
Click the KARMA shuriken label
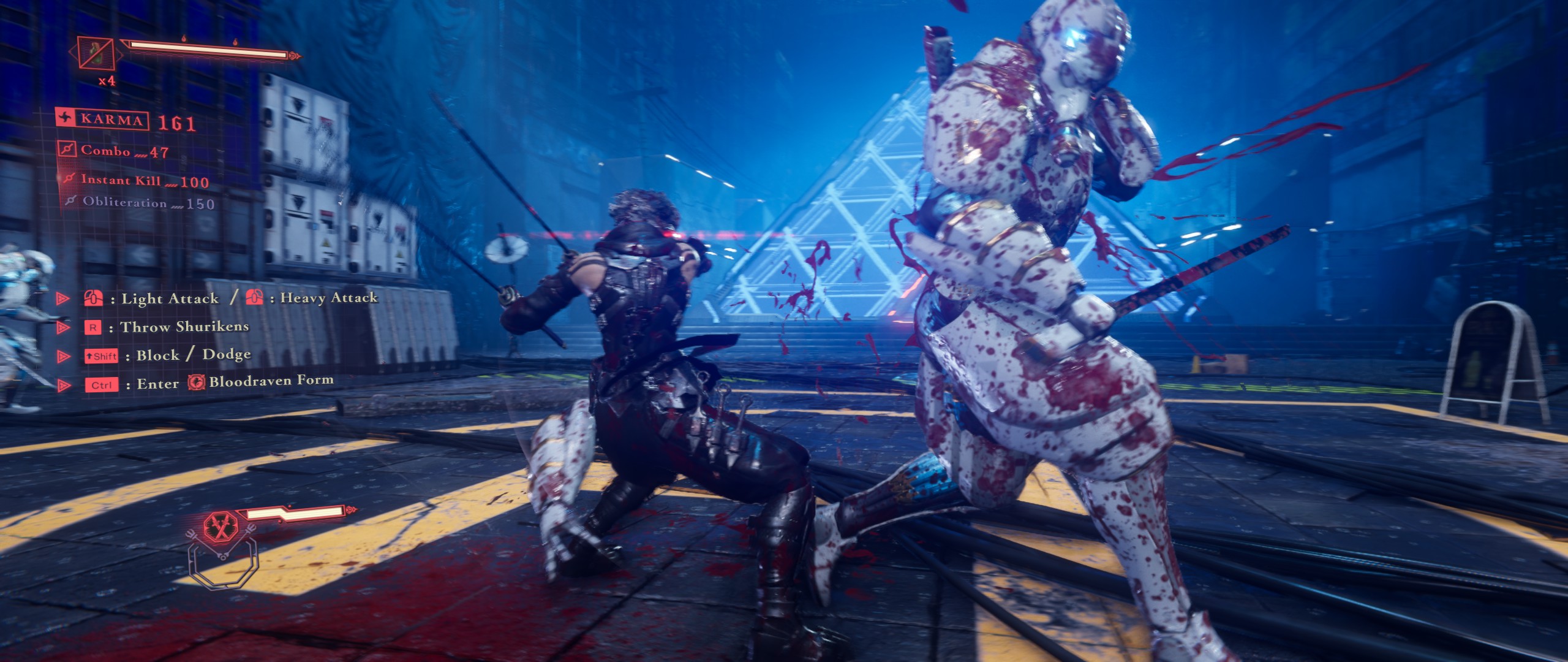(102, 118)
